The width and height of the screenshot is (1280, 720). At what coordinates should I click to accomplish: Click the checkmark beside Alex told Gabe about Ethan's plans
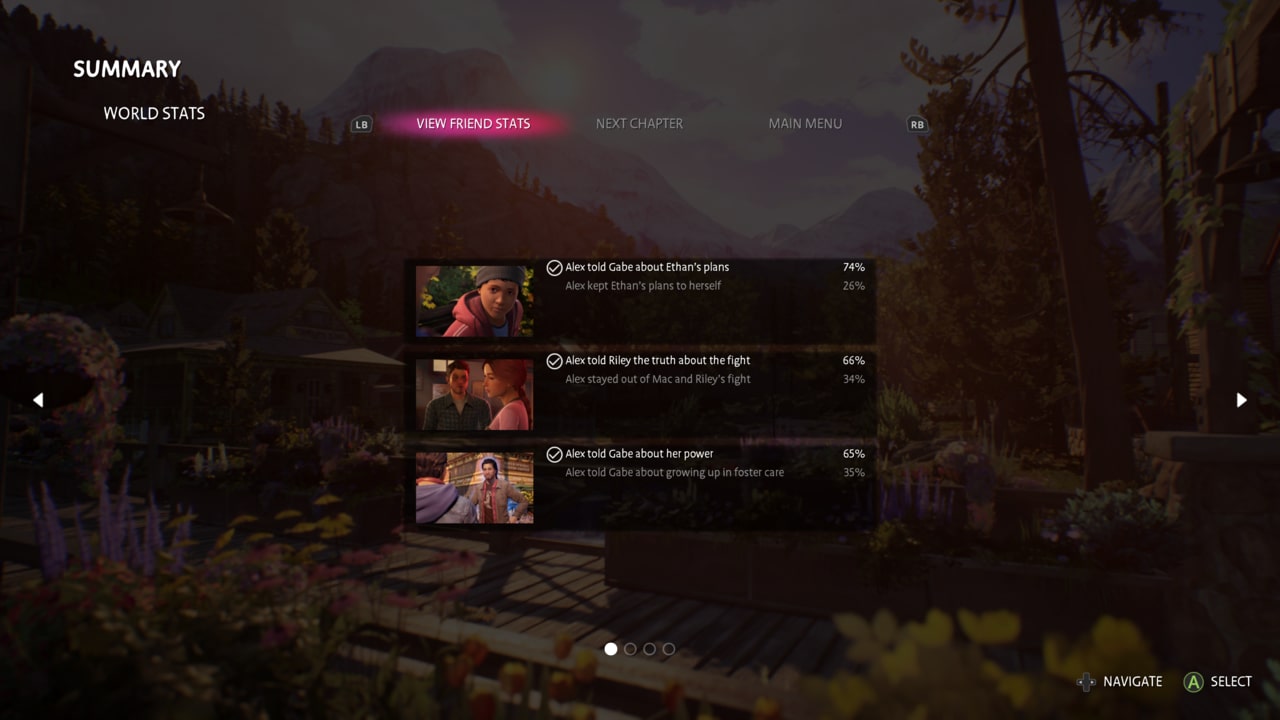tap(554, 267)
